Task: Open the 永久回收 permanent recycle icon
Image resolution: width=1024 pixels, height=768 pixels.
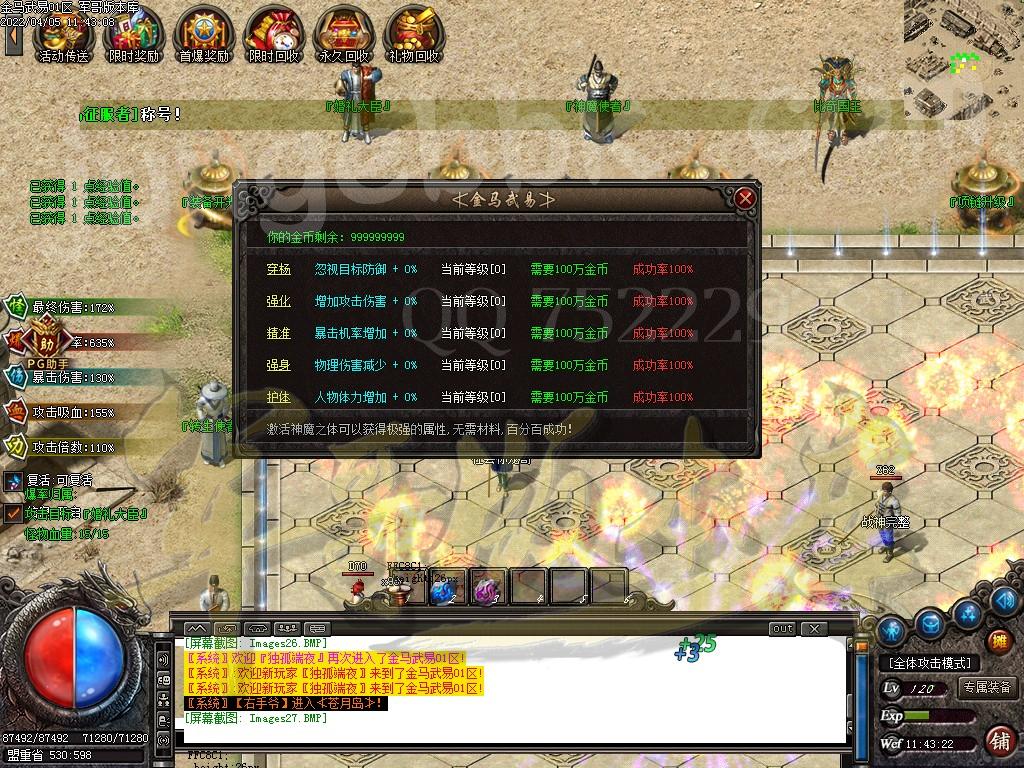Action: (343, 35)
